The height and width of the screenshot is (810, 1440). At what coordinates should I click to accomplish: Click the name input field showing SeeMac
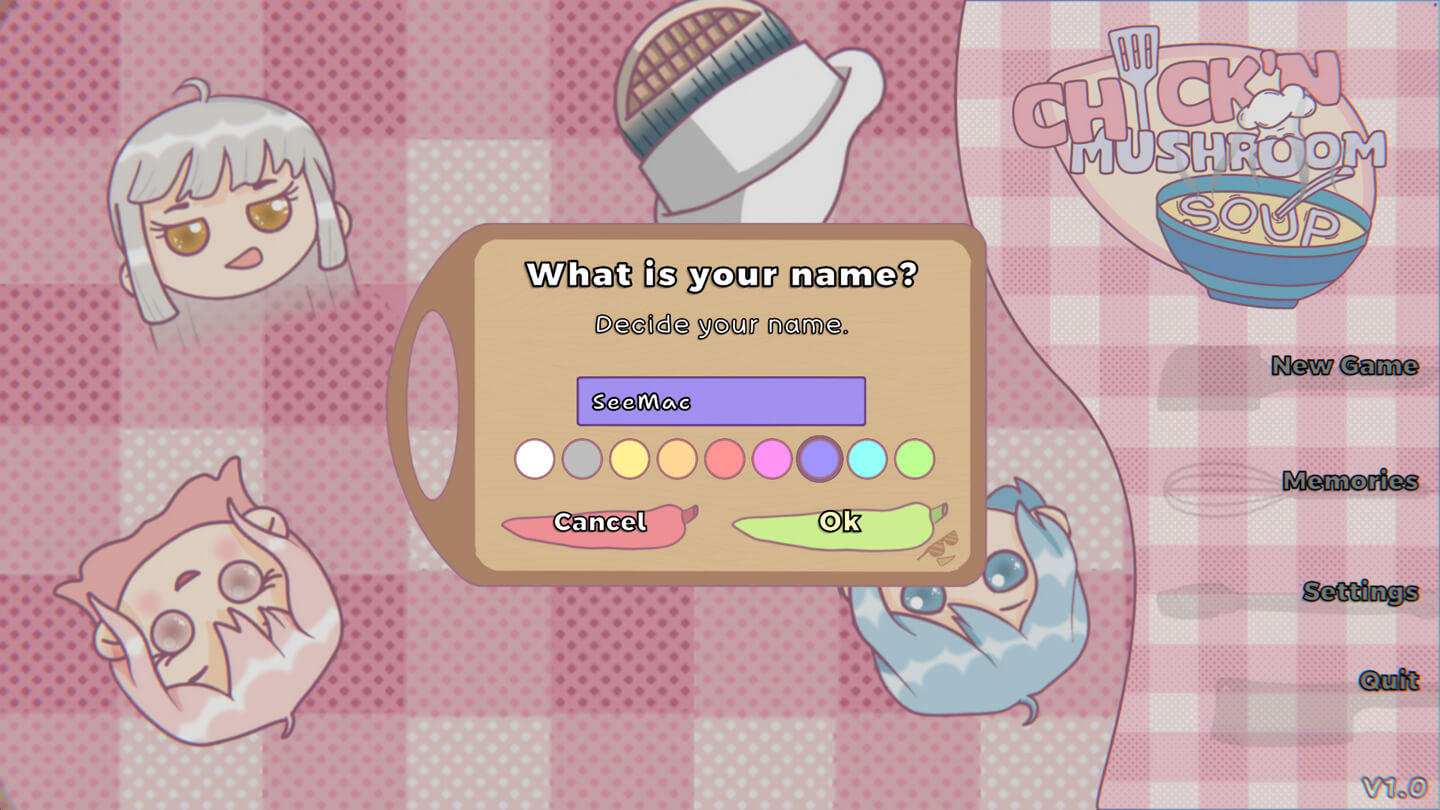pyautogui.click(x=720, y=402)
